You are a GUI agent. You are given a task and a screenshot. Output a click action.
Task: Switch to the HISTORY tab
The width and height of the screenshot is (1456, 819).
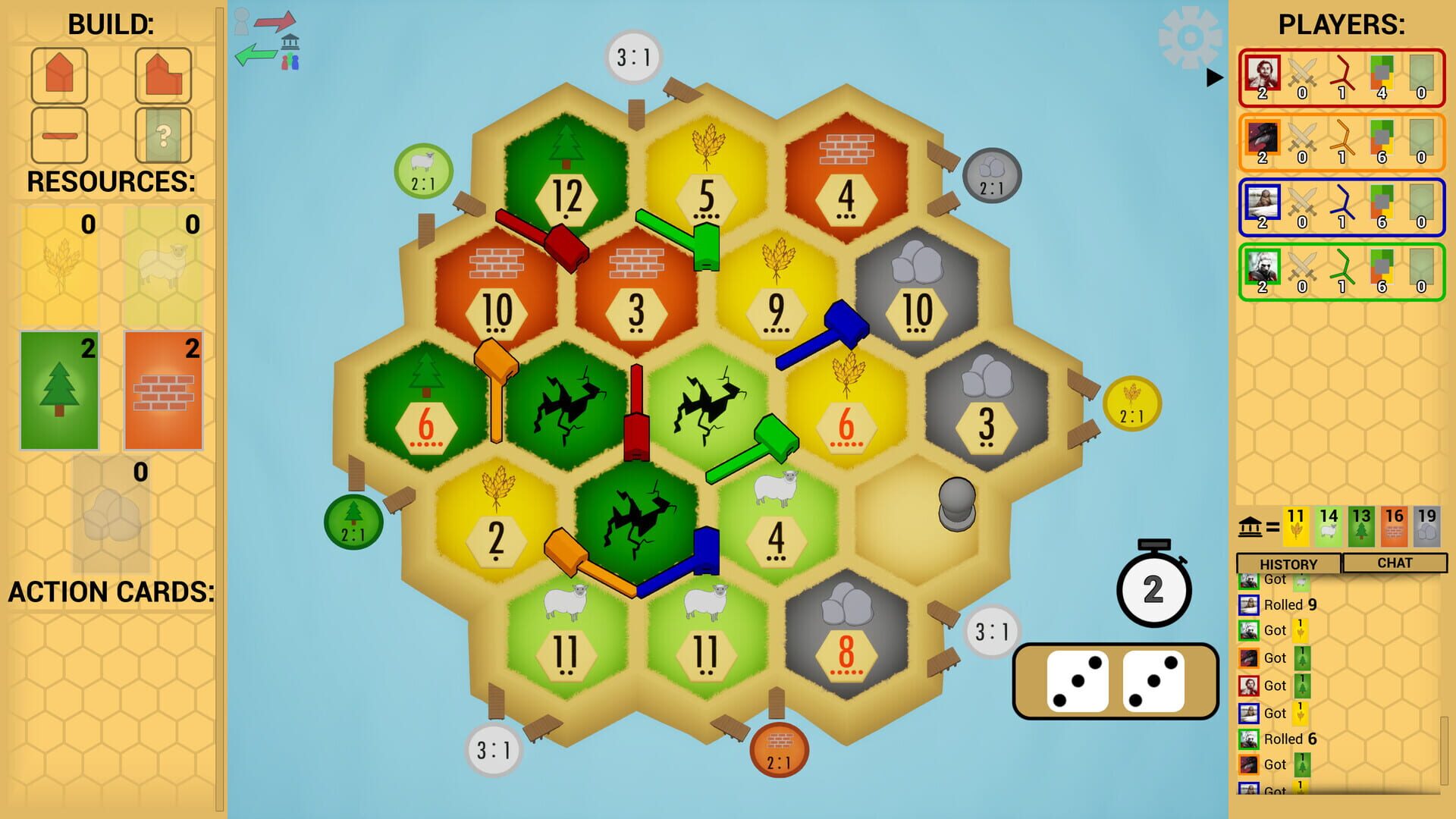click(1288, 563)
